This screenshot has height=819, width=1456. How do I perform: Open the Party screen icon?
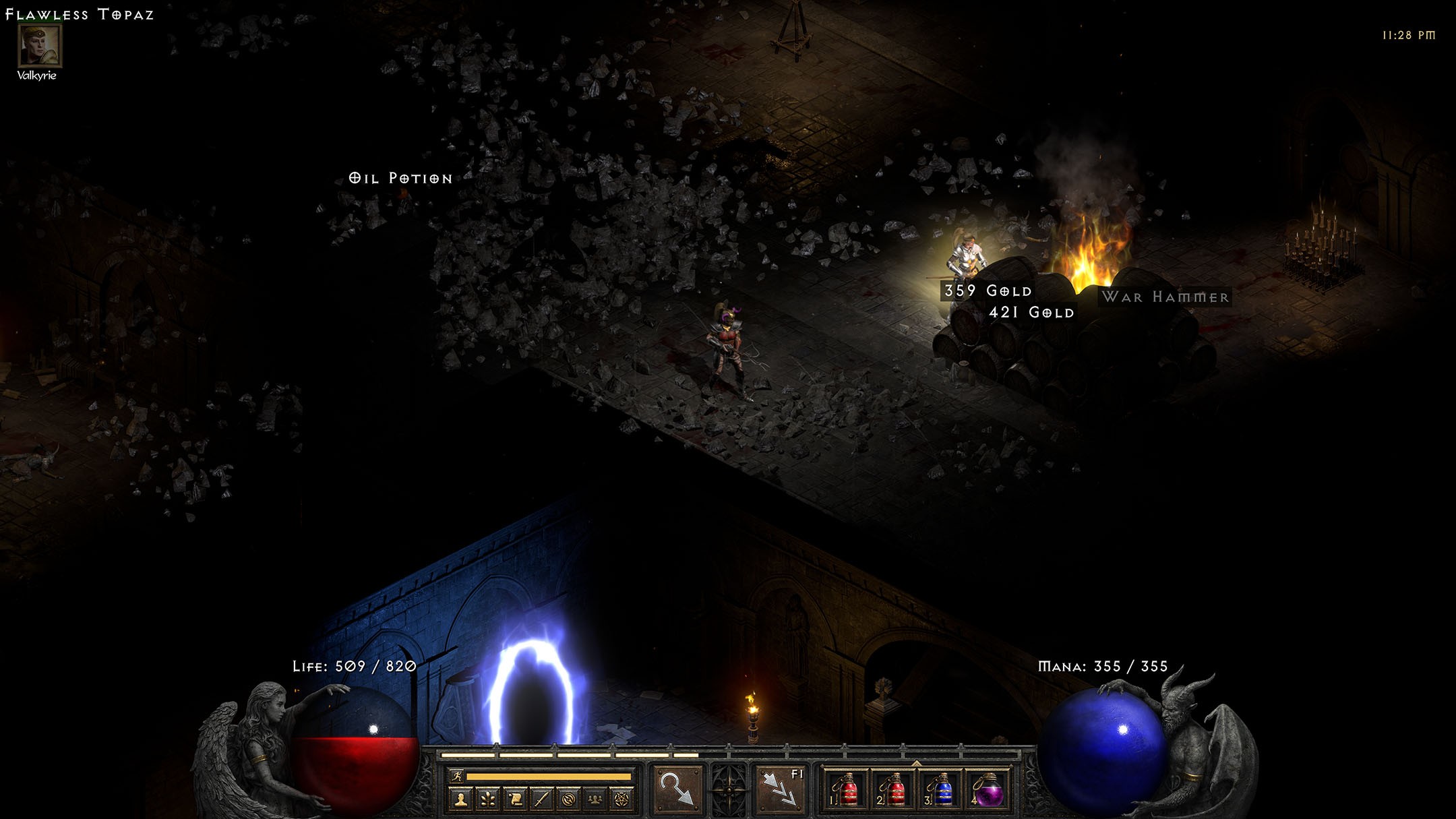(x=595, y=799)
